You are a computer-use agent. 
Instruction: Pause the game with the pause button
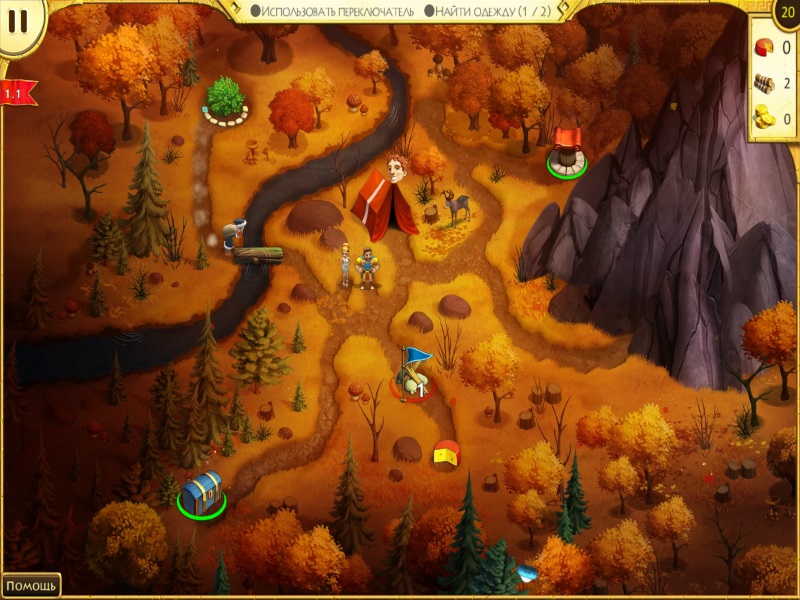[x=17, y=18]
